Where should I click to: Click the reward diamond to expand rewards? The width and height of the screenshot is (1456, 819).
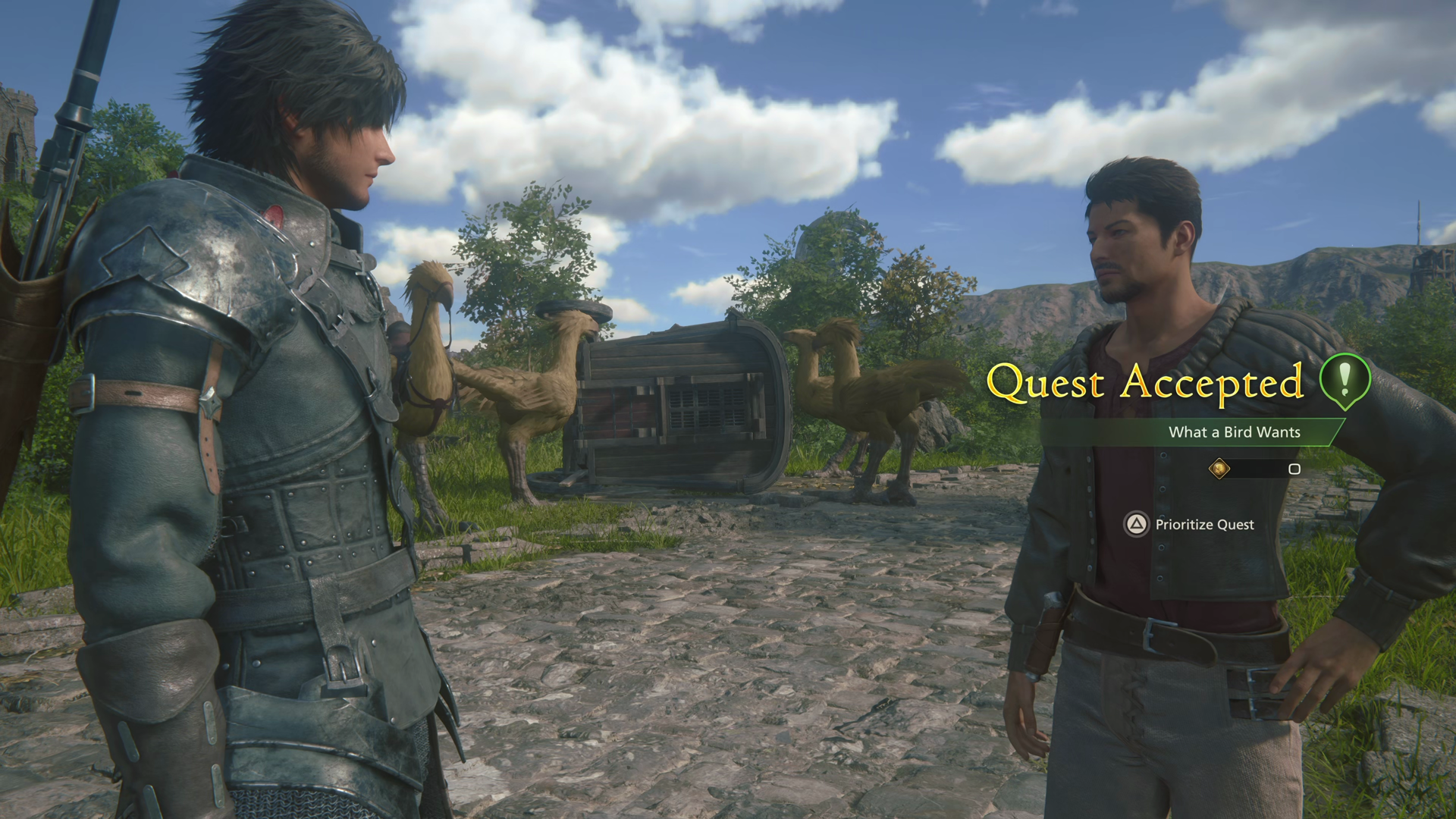point(1219,469)
